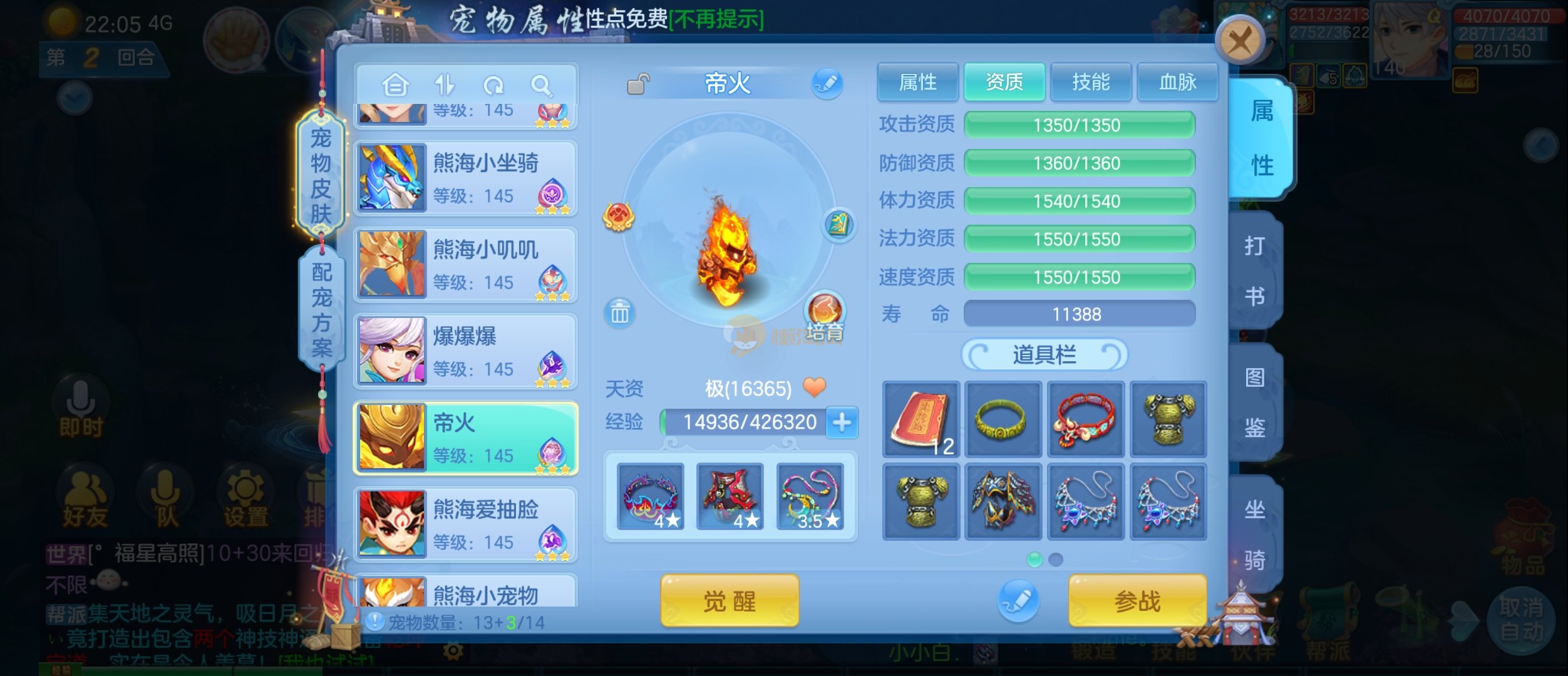Screen dimensions: 1568x676
Task: Click the magnifier search icon
Action: tap(541, 85)
